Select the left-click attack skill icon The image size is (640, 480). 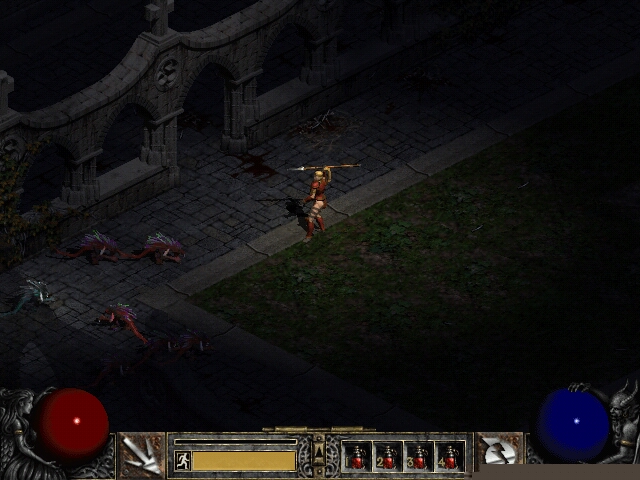coord(142,455)
